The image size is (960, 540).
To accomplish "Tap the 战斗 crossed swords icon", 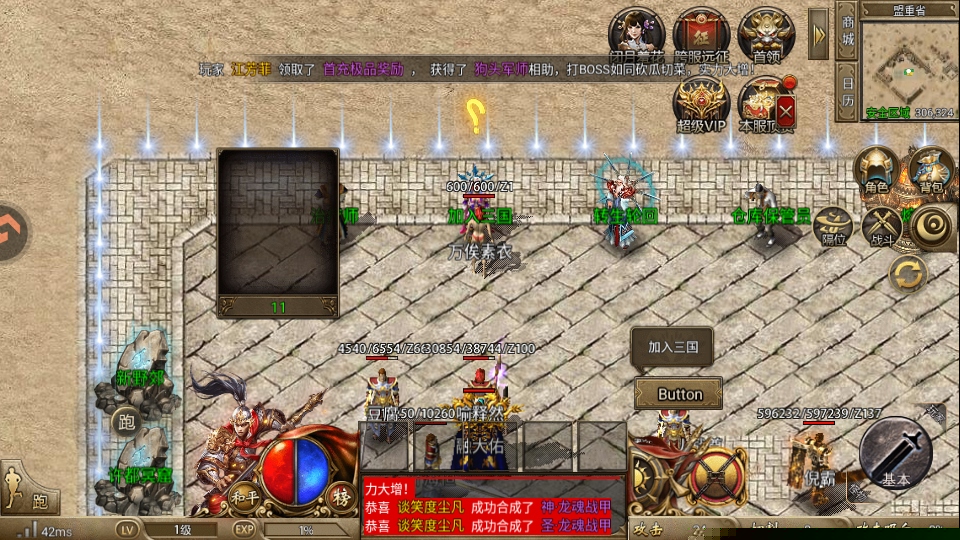I will [x=884, y=225].
